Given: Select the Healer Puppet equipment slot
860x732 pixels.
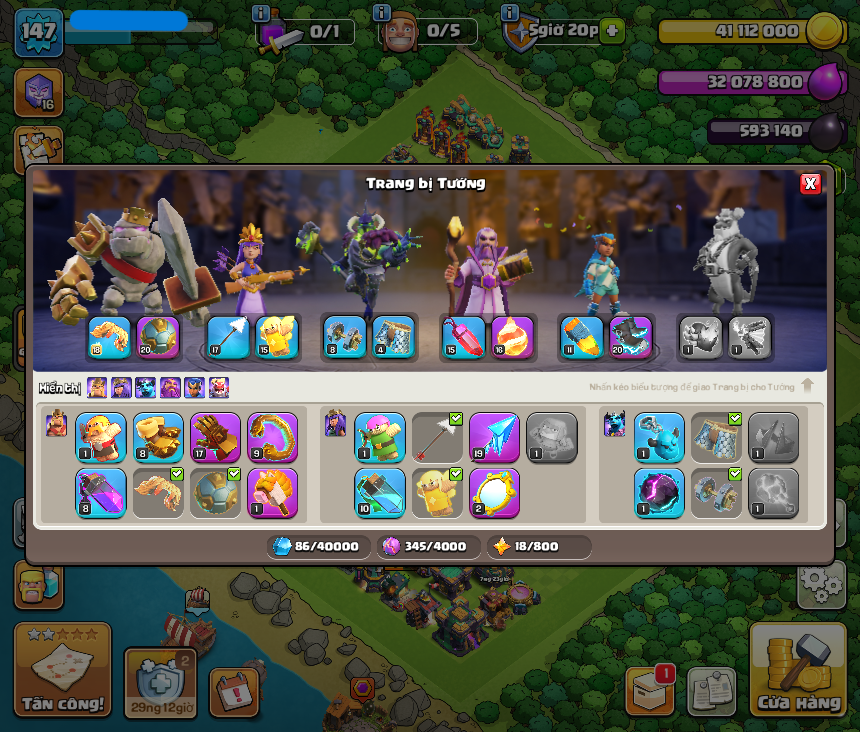Looking at the screenshot, I should point(437,493).
